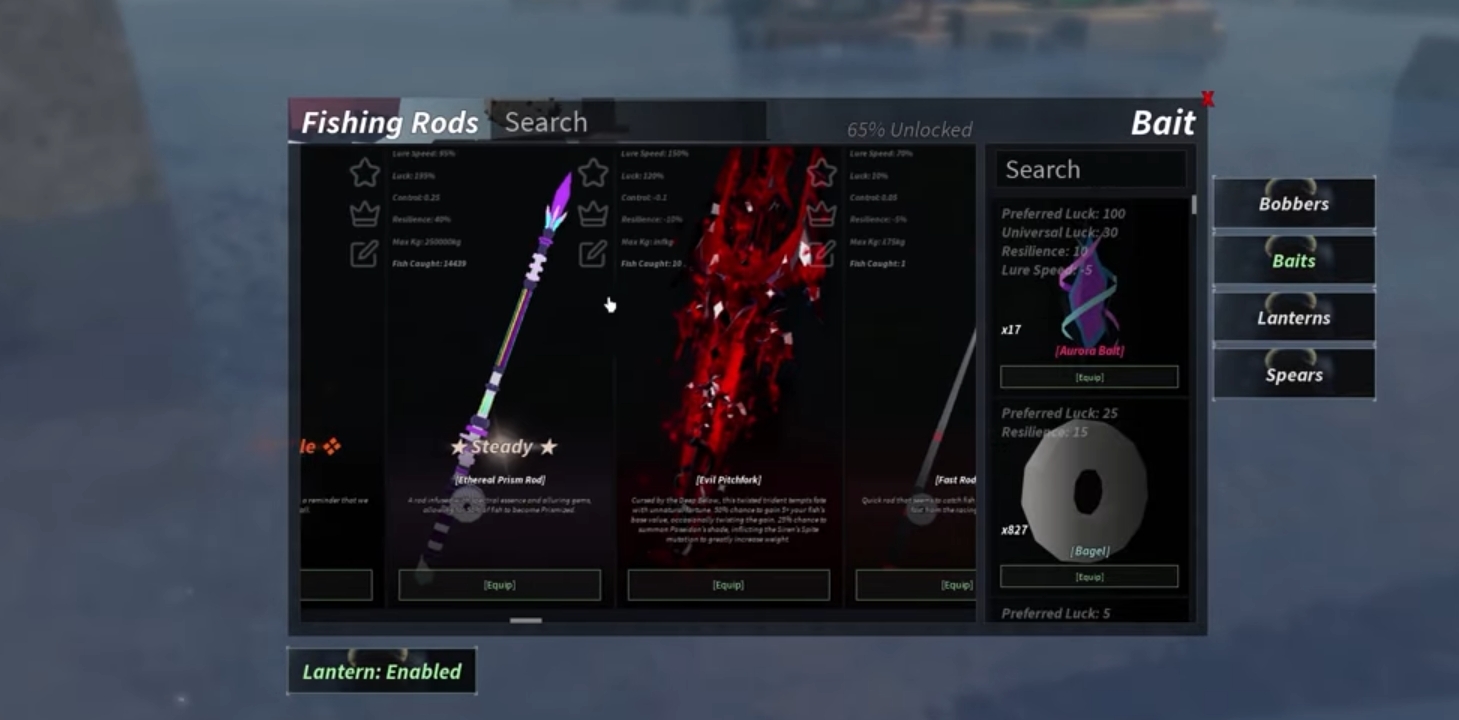Favorite the Ethereal Prism Rod via star icon
Viewport: 1459px width, 720px height.
591,172
